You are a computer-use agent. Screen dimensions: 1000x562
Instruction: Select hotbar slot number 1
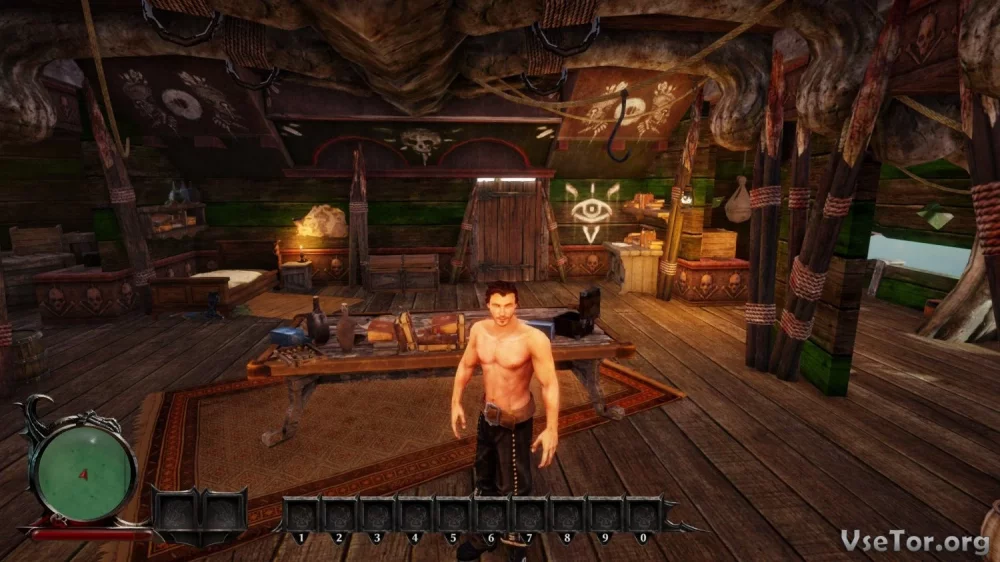301,514
